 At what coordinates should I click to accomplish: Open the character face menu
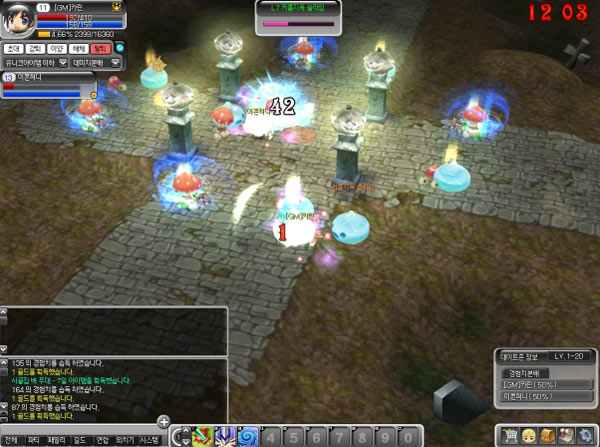click(529, 436)
